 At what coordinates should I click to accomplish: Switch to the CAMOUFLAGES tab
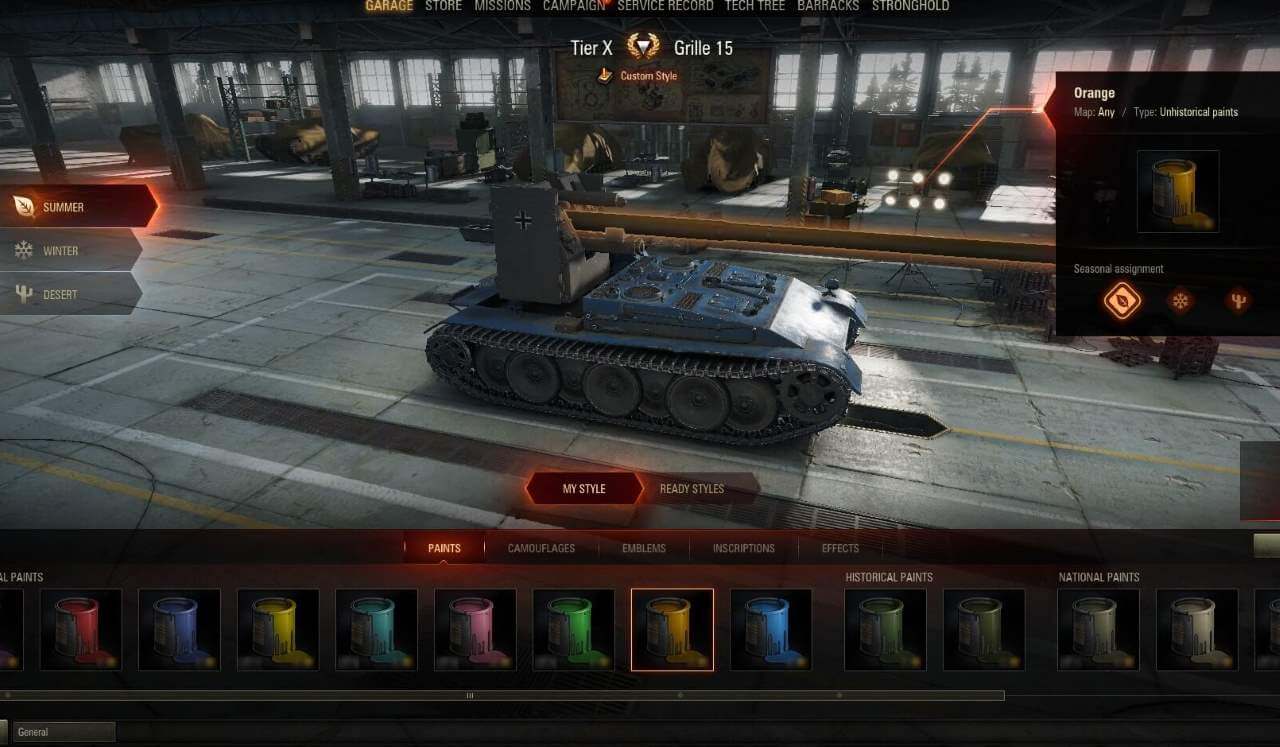(x=541, y=548)
